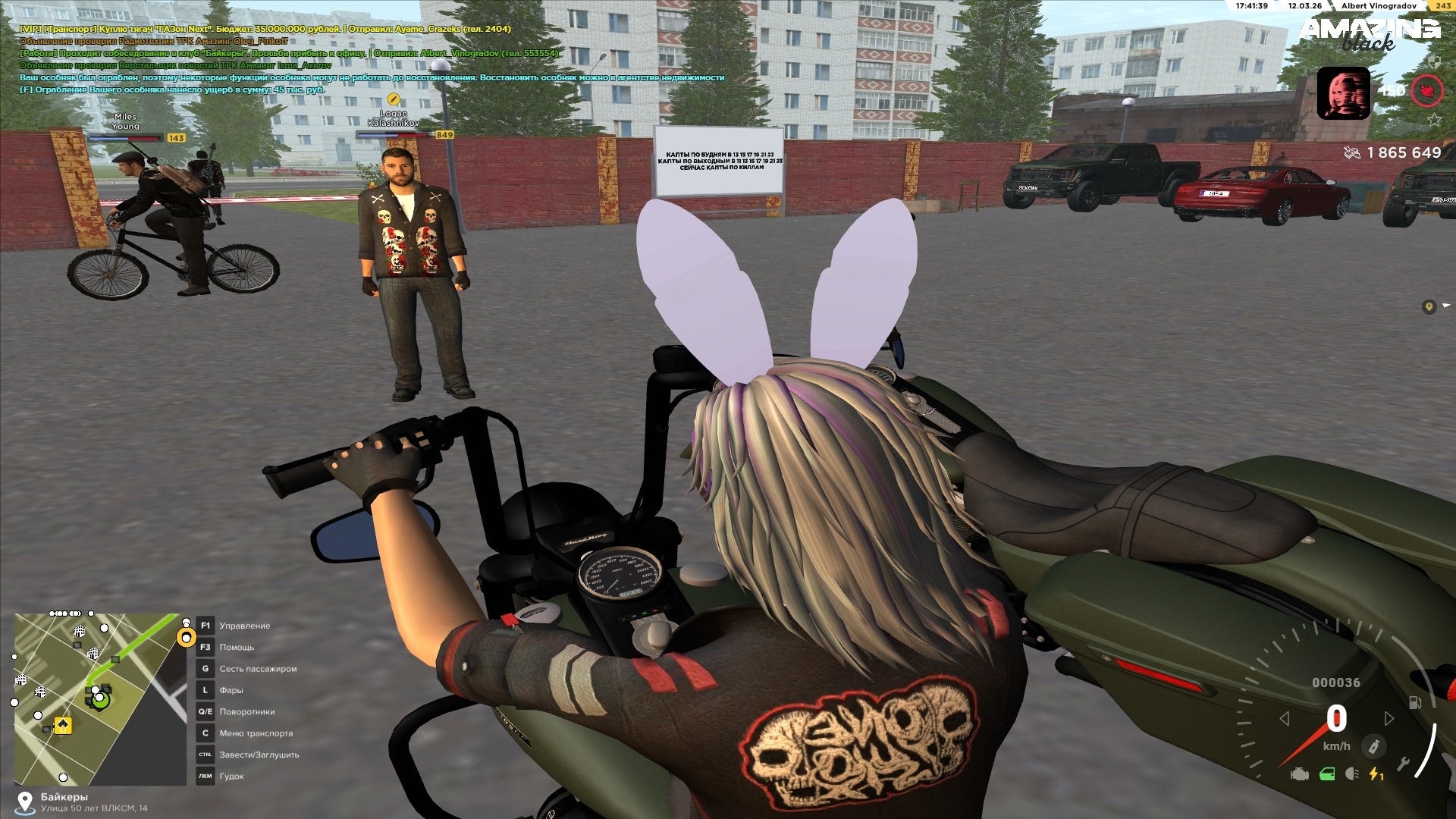Click the fuel pump gauge icon
This screenshot has width=1456, height=819.
point(1415,702)
